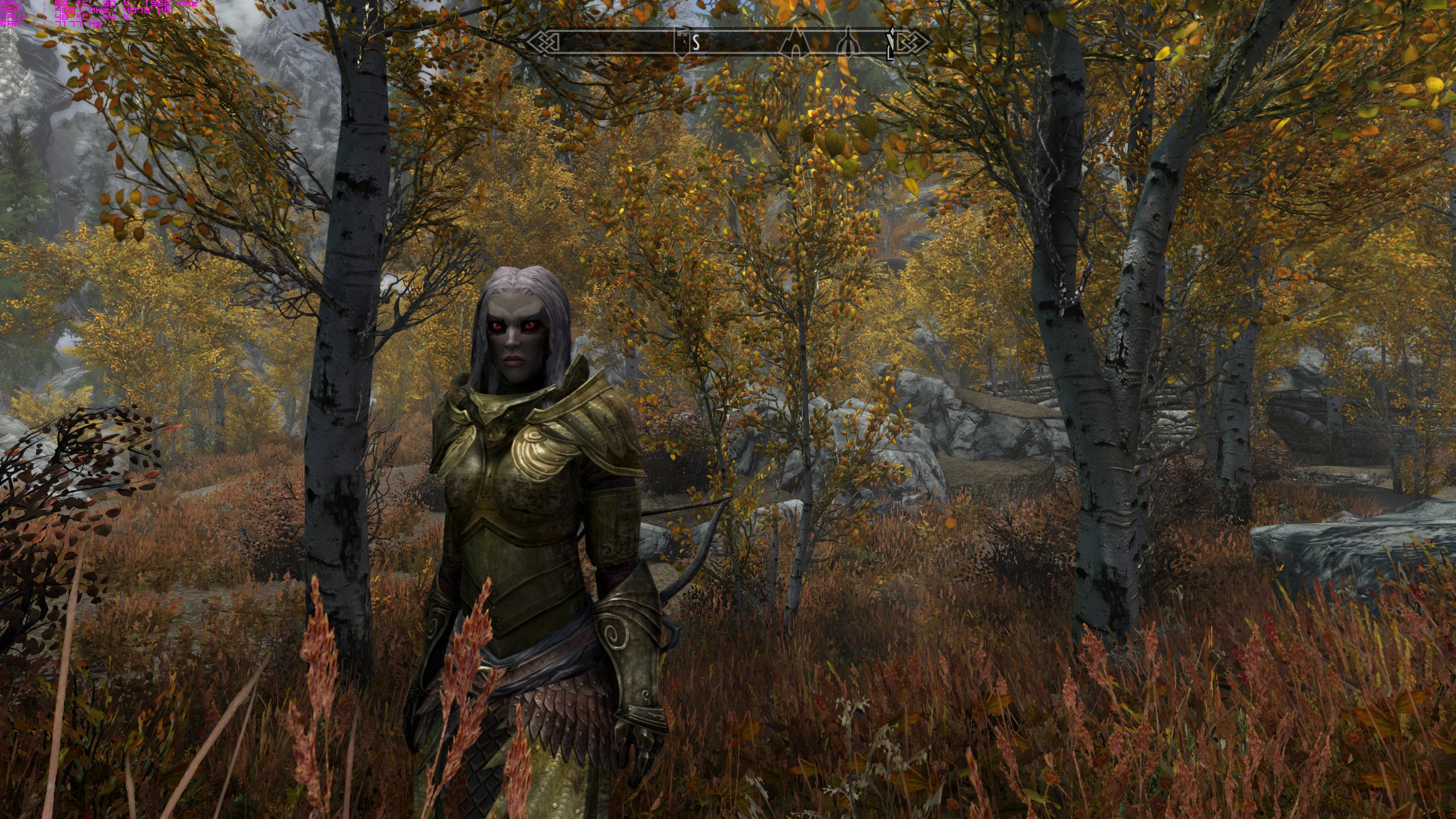Screen dimensions: 1456x819
Task: Click the cave marker on the compass
Action: [x=796, y=44]
